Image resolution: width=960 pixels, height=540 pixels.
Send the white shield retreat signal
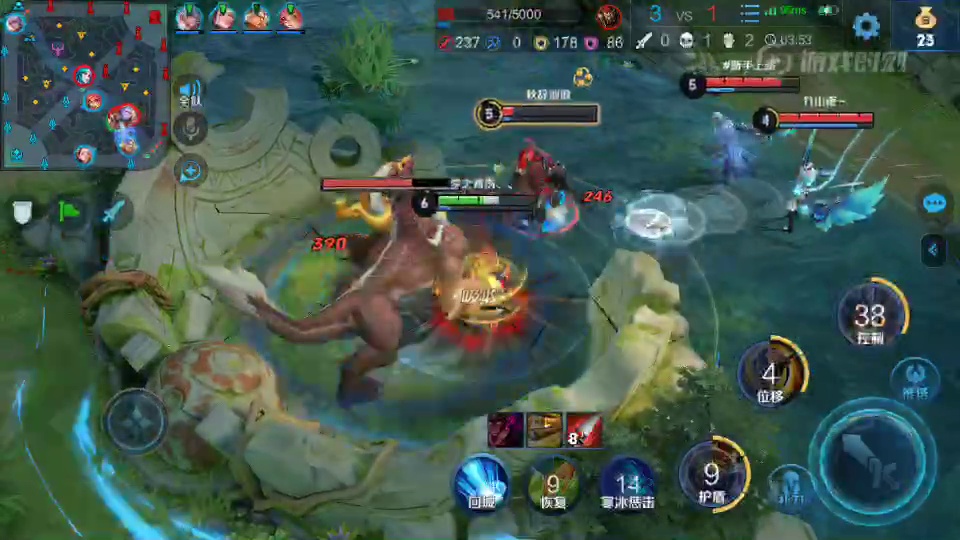pos(22,212)
